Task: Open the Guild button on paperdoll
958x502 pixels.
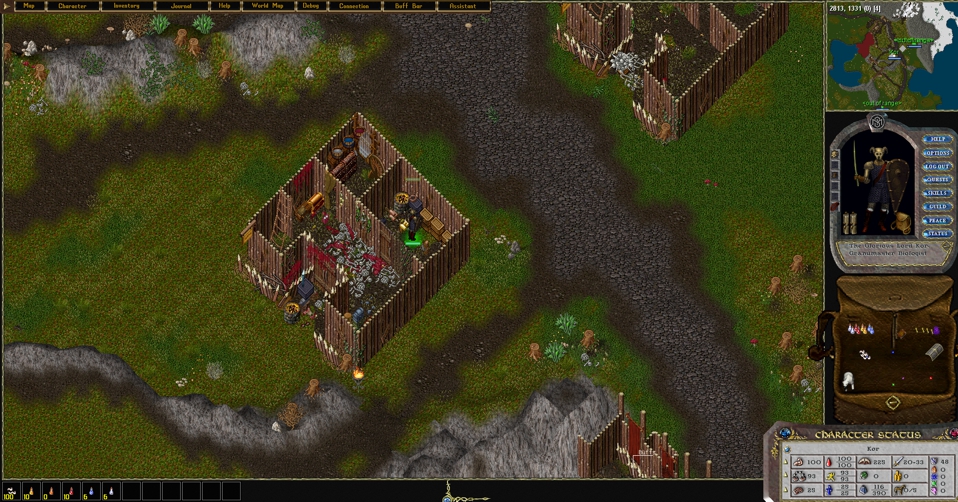Action: click(x=937, y=207)
